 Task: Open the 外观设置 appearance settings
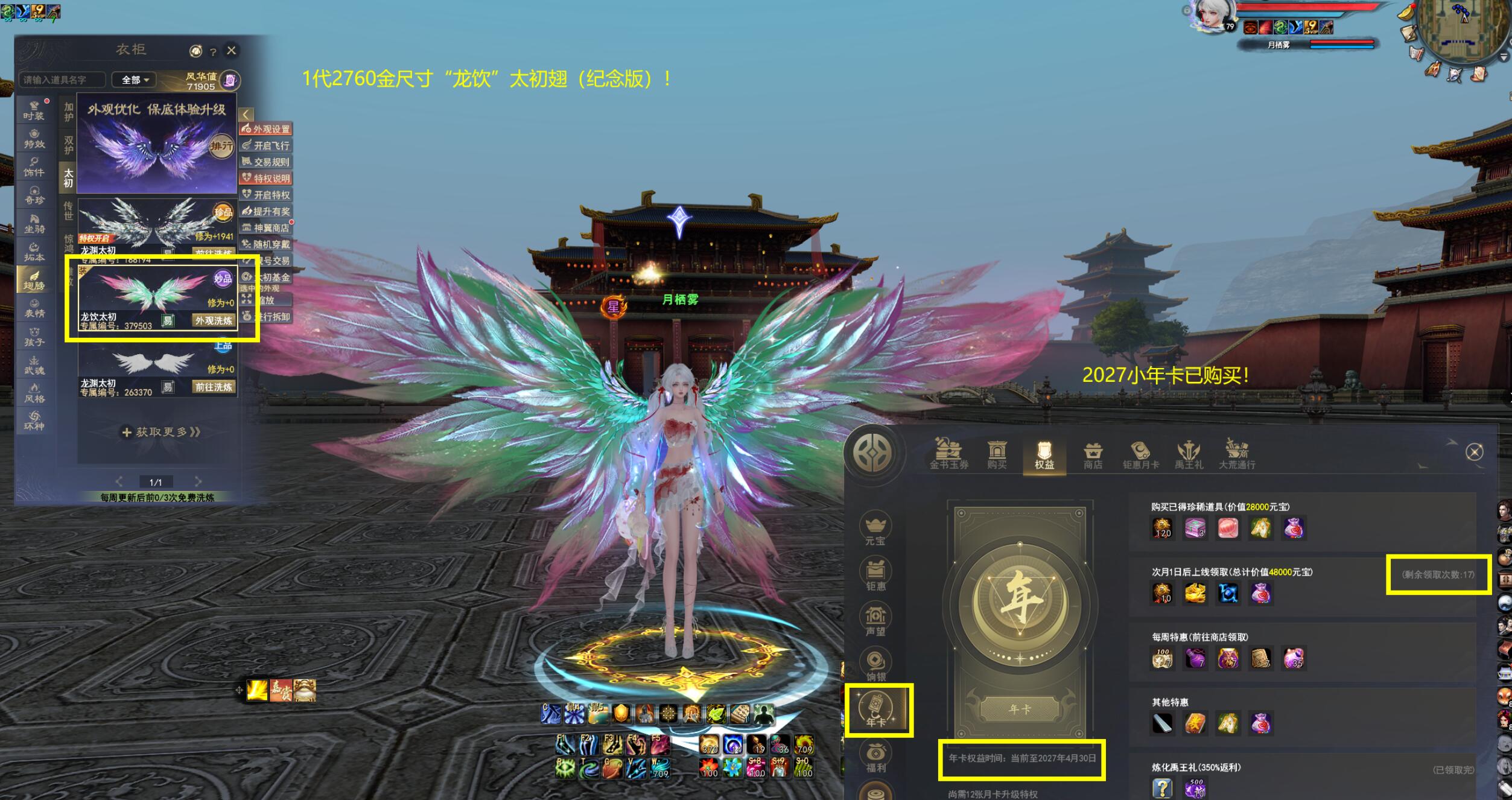pos(266,129)
